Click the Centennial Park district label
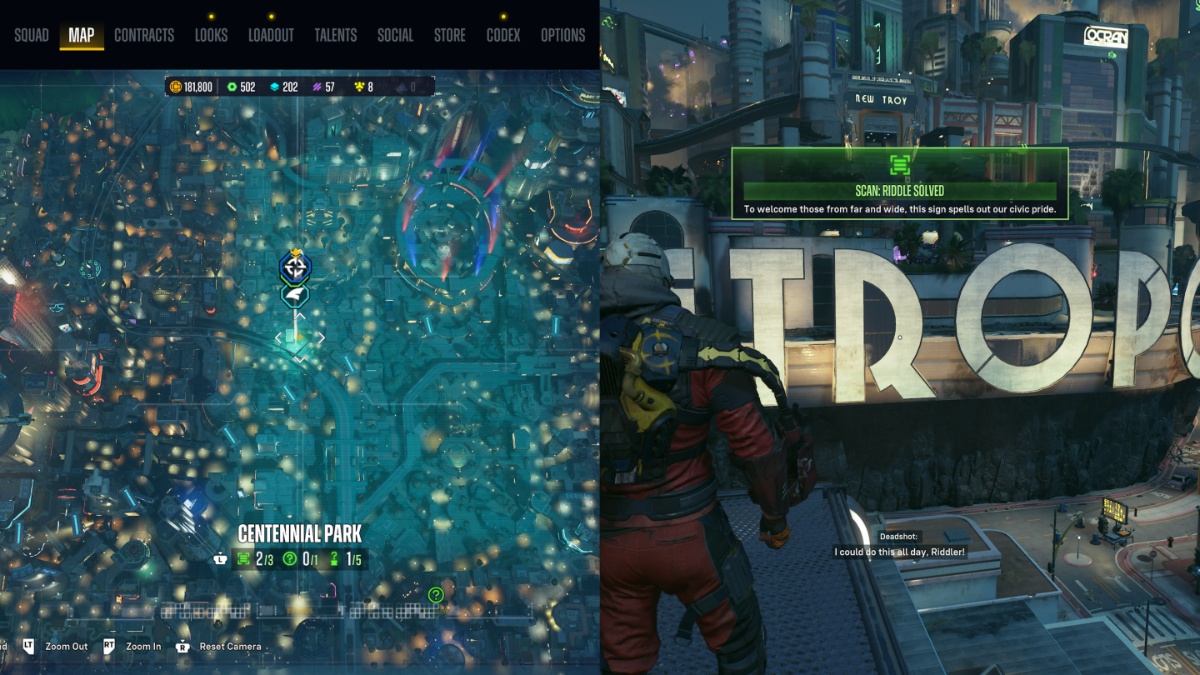 300,534
